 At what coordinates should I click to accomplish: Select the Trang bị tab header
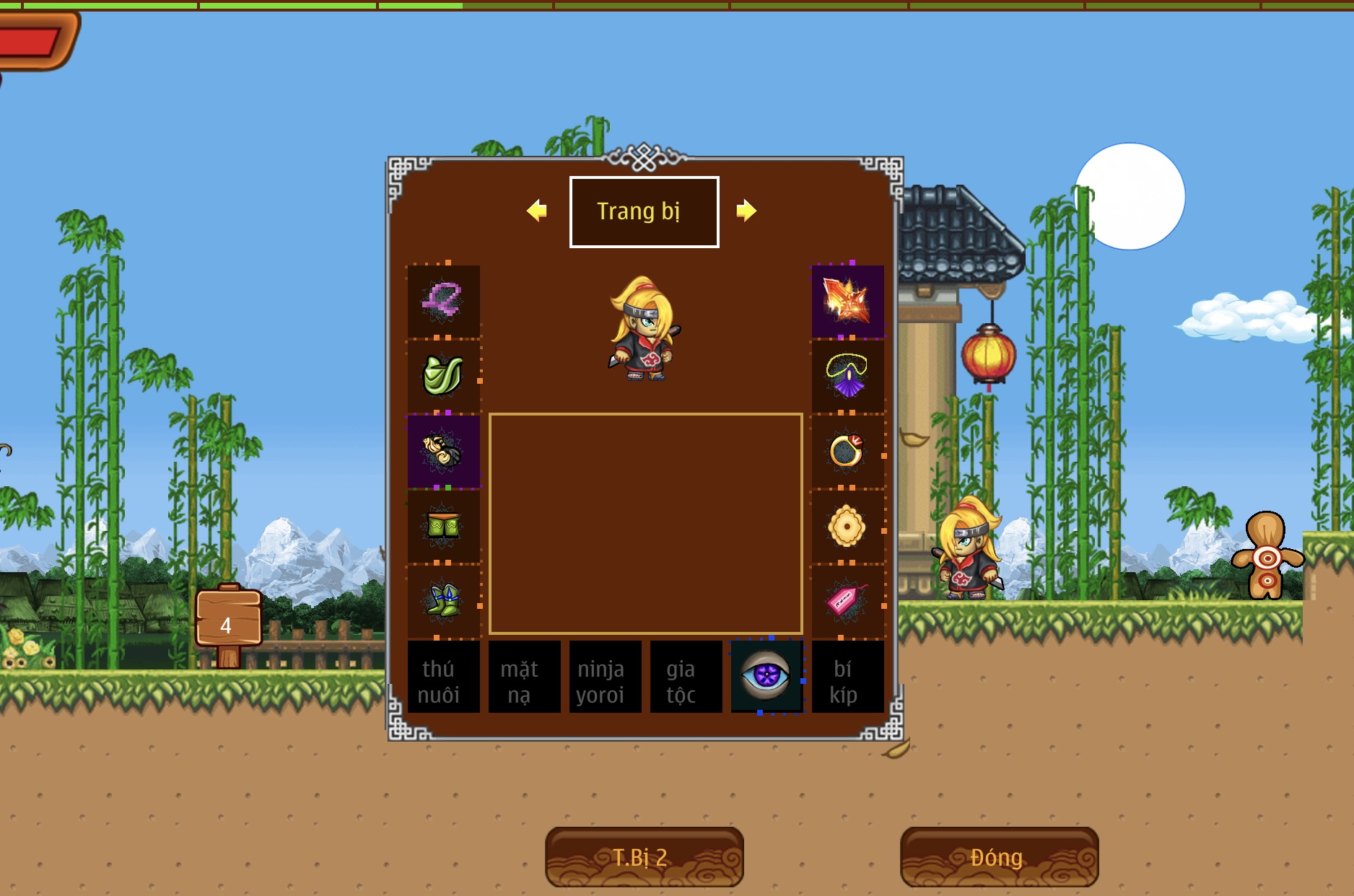click(x=644, y=212)
